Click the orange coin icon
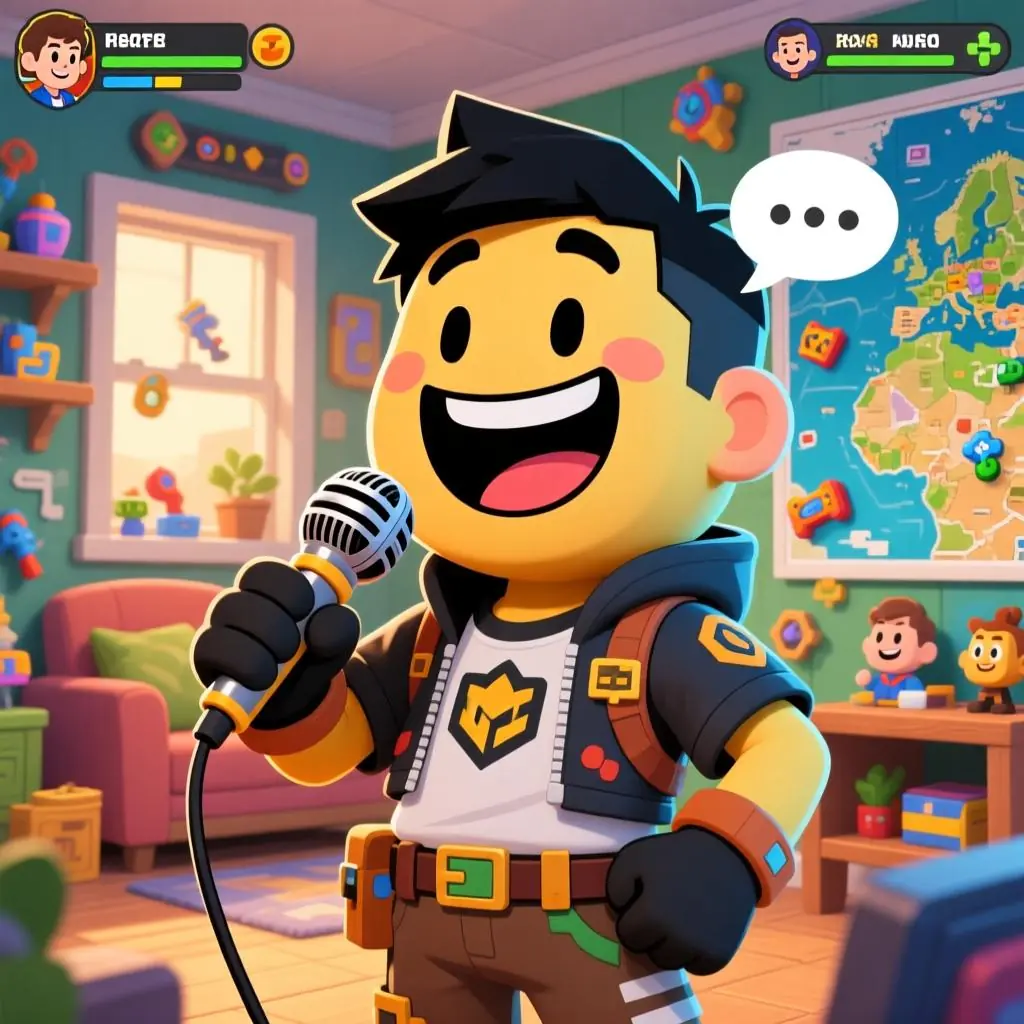1024x1024 pixels. click(271, 47)
